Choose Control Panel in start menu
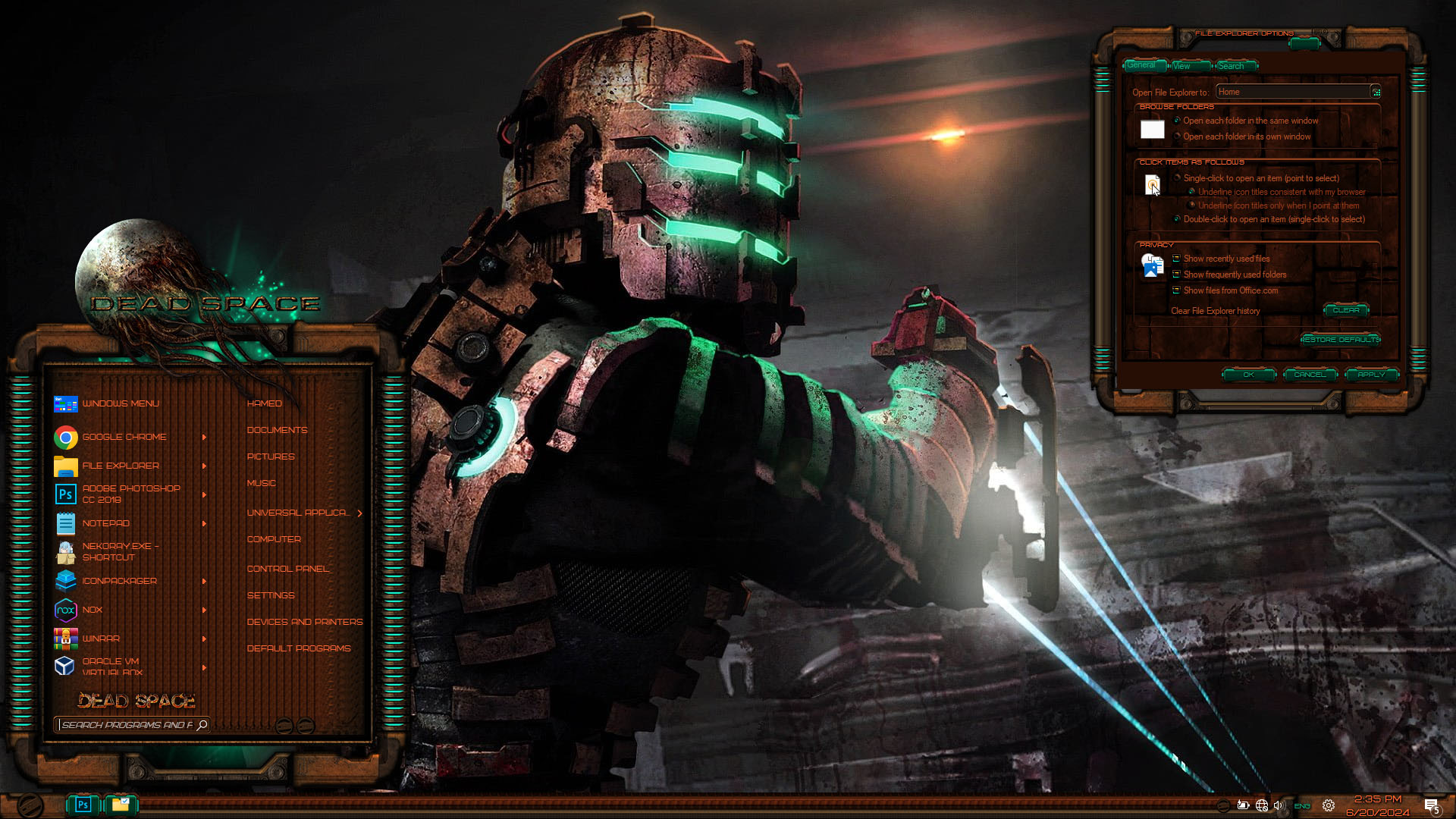Viewport: 1456px width, 819px height. click(x=288, y=569)
